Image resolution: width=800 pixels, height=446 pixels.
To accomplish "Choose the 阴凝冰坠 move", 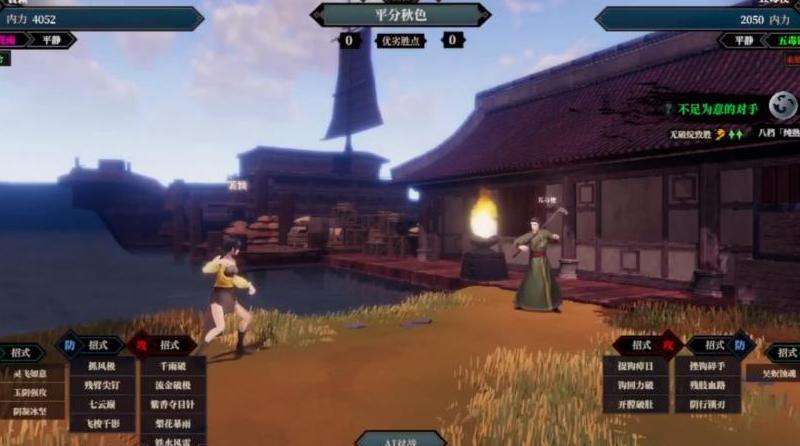I will (x=30, y=408).
